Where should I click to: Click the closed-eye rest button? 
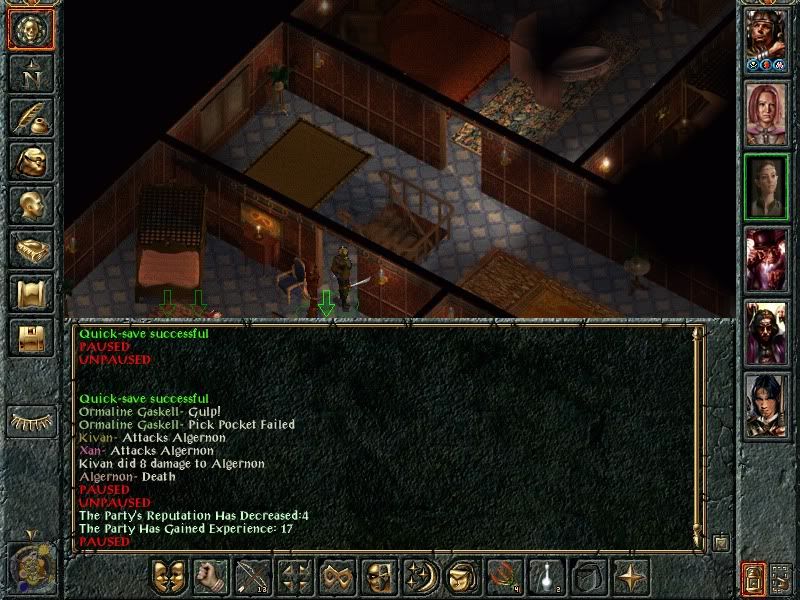[33, 421]
